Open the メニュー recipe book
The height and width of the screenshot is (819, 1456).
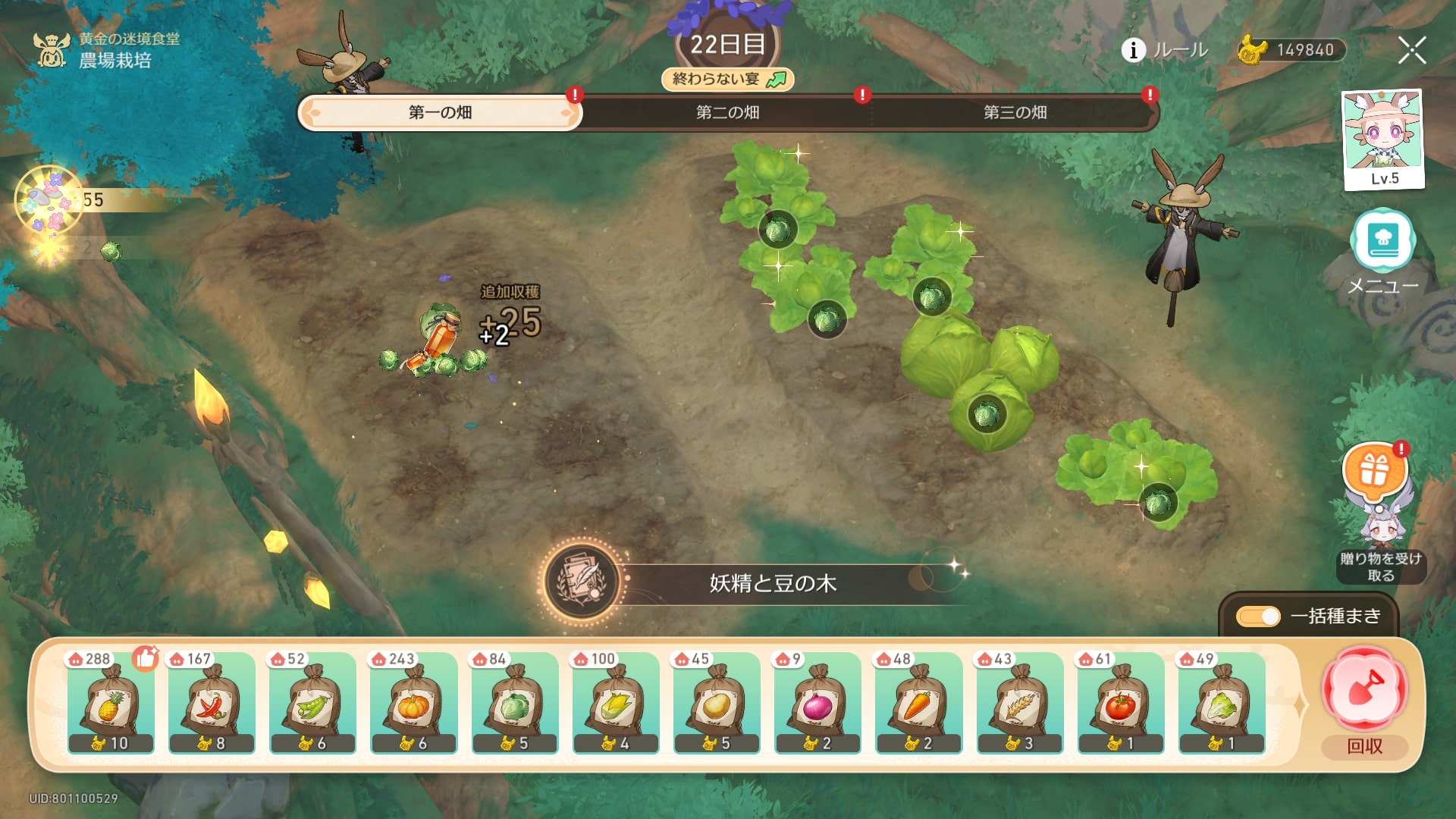point(1382,243)
